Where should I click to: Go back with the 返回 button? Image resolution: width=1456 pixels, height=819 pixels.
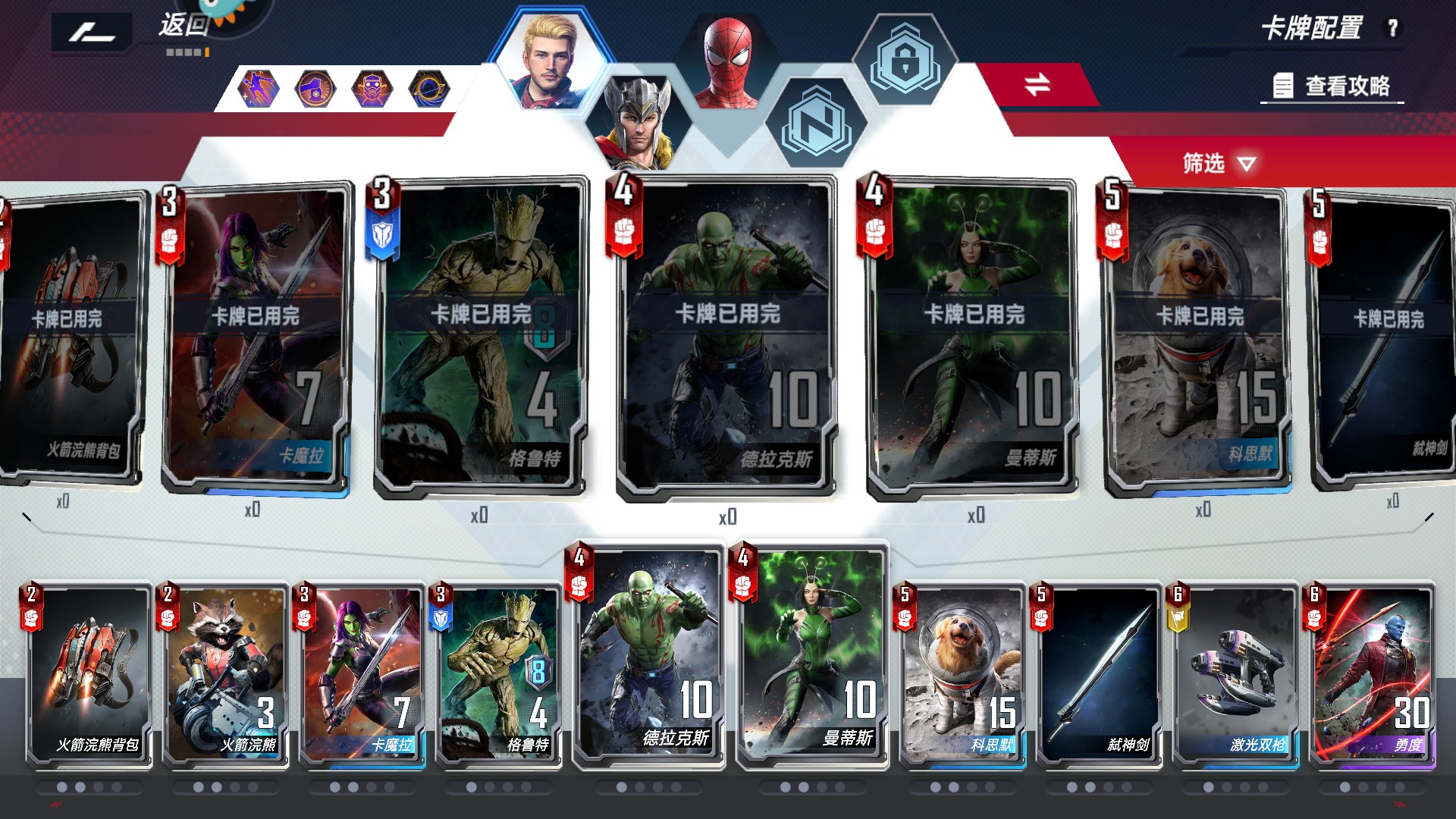click(x=182, y=27)
